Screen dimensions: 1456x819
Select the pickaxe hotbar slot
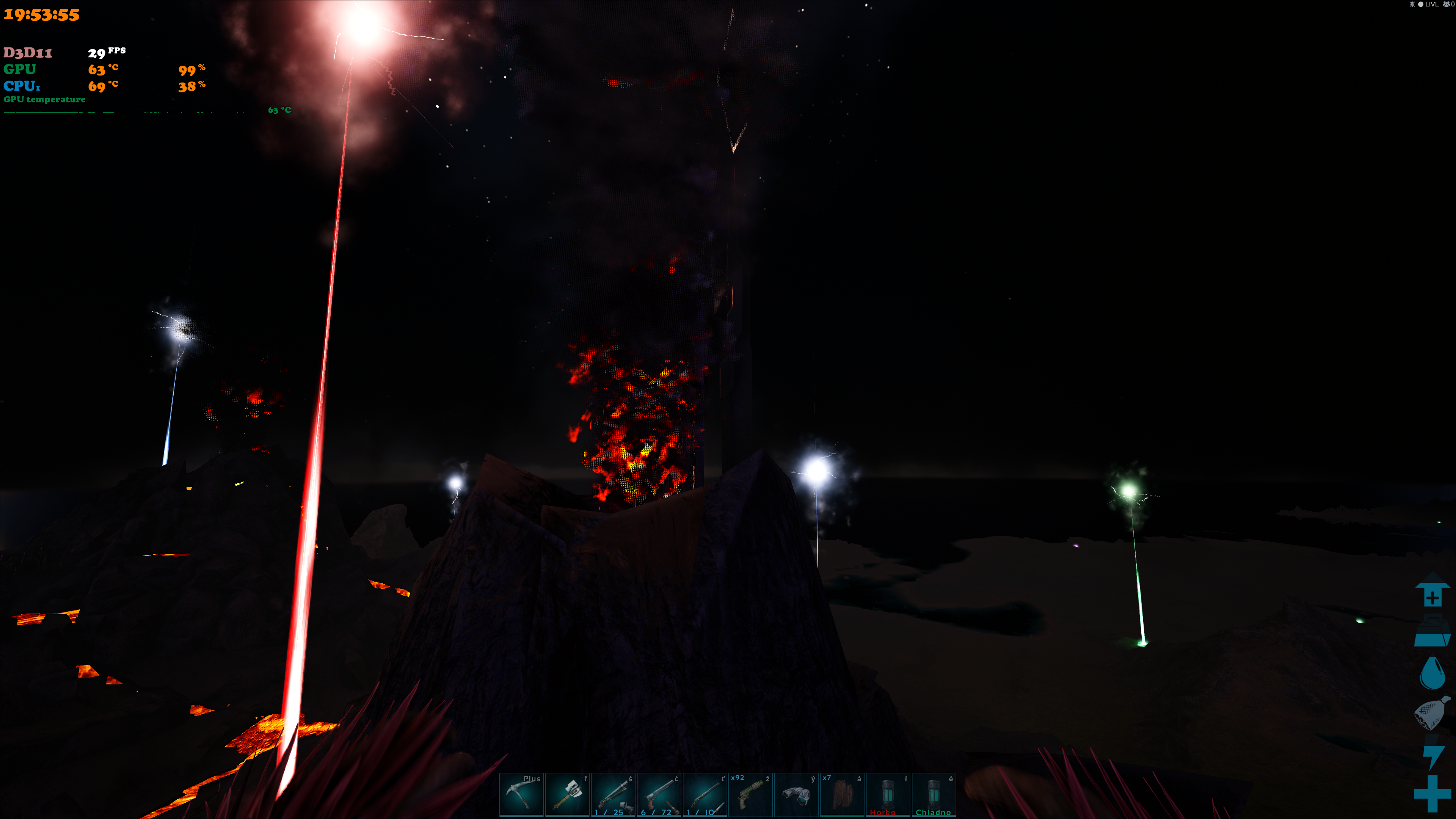click(521, 794)
